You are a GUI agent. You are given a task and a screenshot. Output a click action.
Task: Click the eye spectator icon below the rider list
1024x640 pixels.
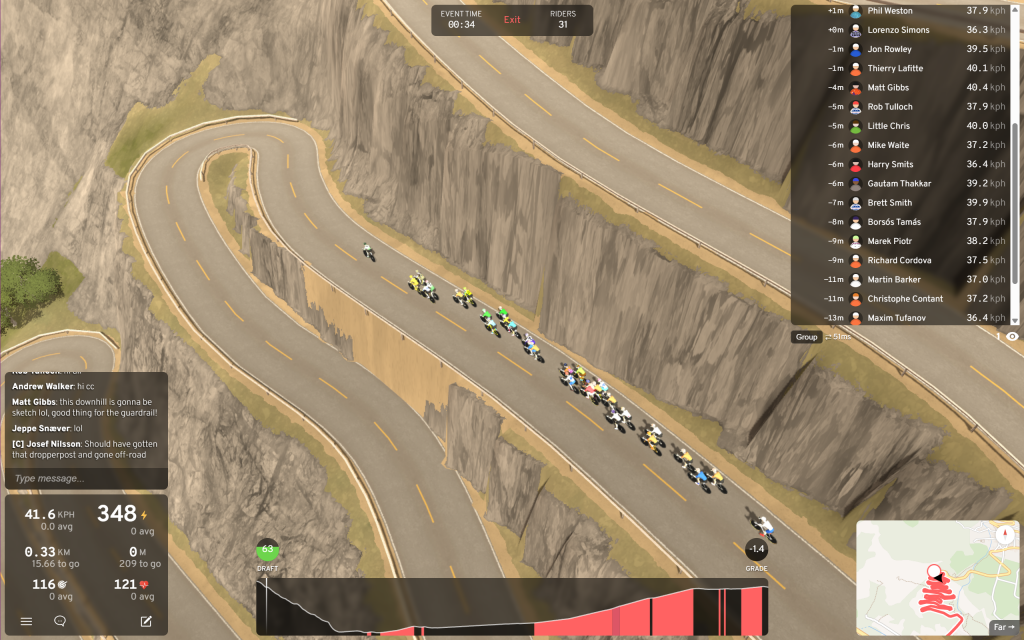point(1012,337)
